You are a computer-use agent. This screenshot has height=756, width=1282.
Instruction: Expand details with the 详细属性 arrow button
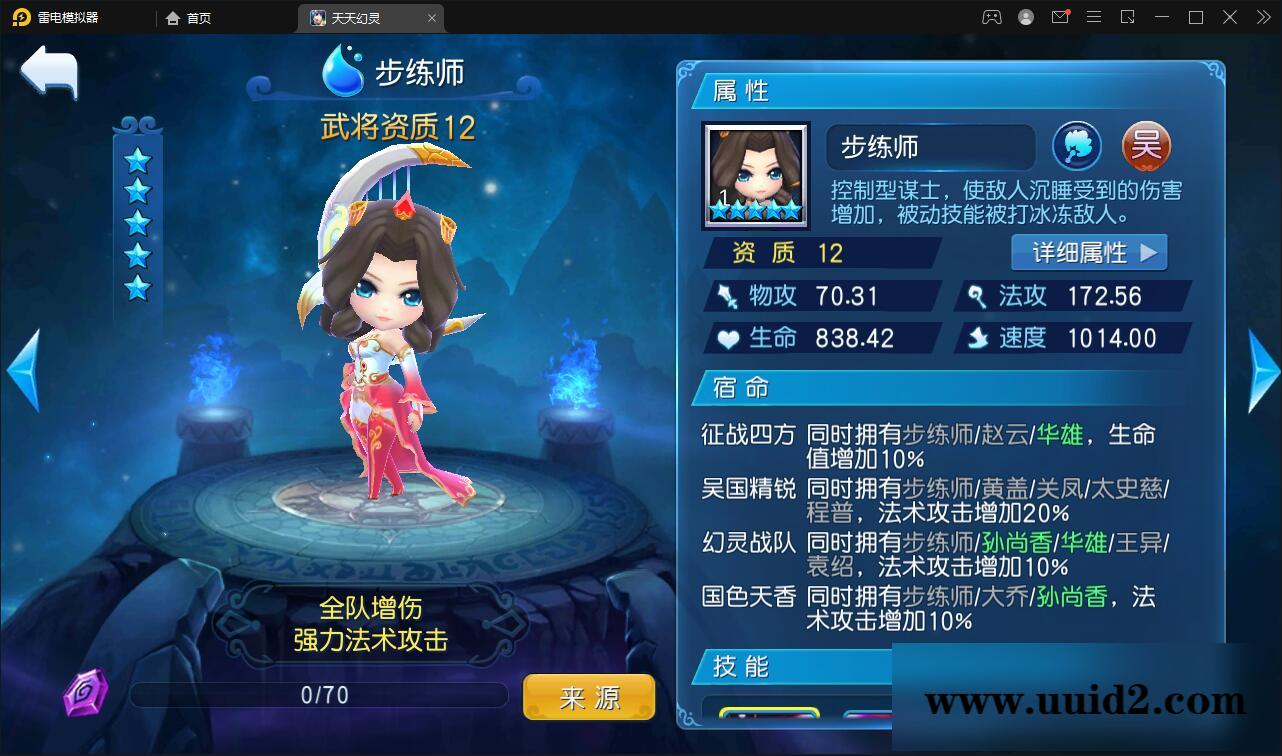(1089, 252)
